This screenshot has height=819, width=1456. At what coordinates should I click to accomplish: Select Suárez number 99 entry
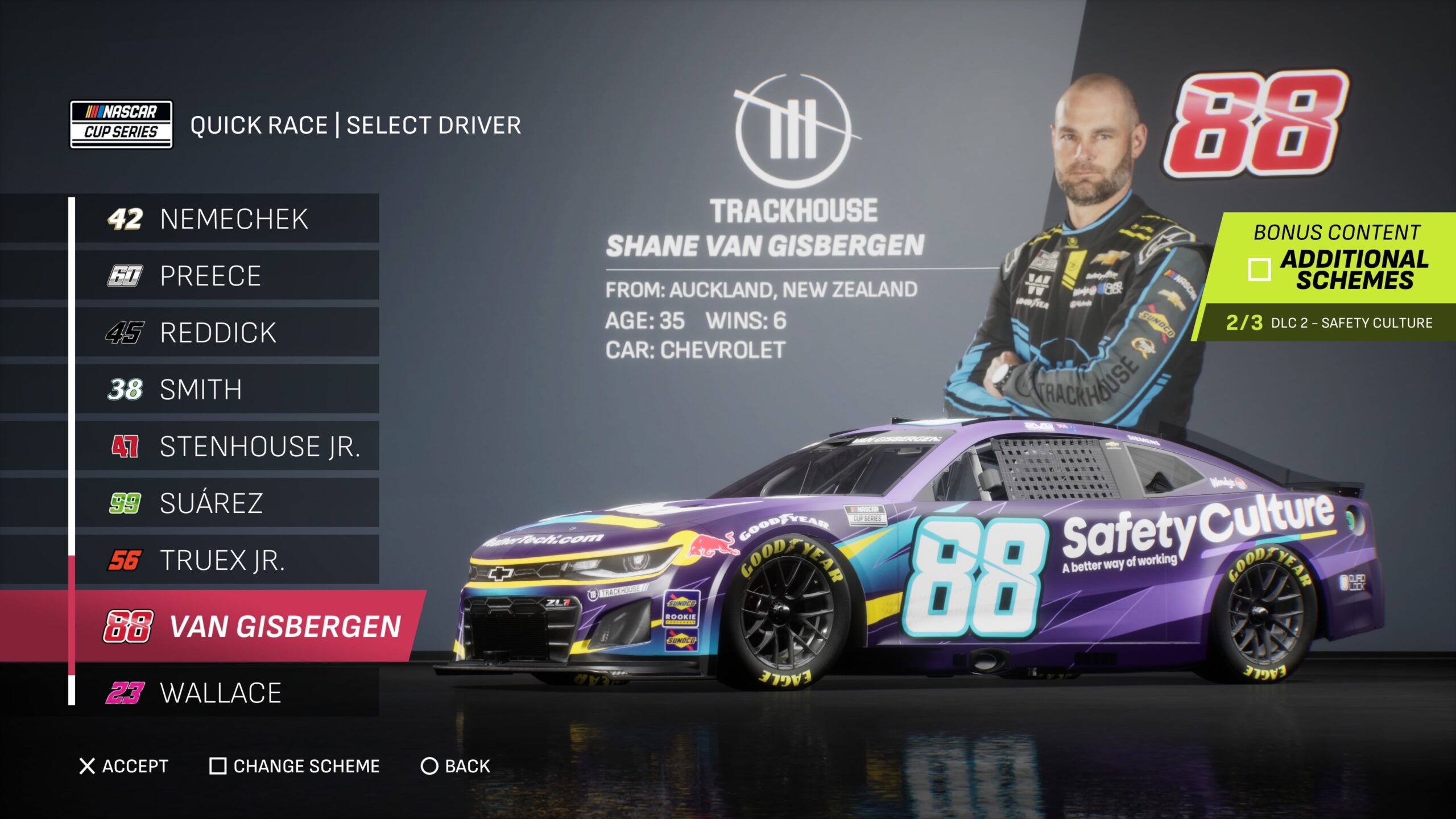227,503
